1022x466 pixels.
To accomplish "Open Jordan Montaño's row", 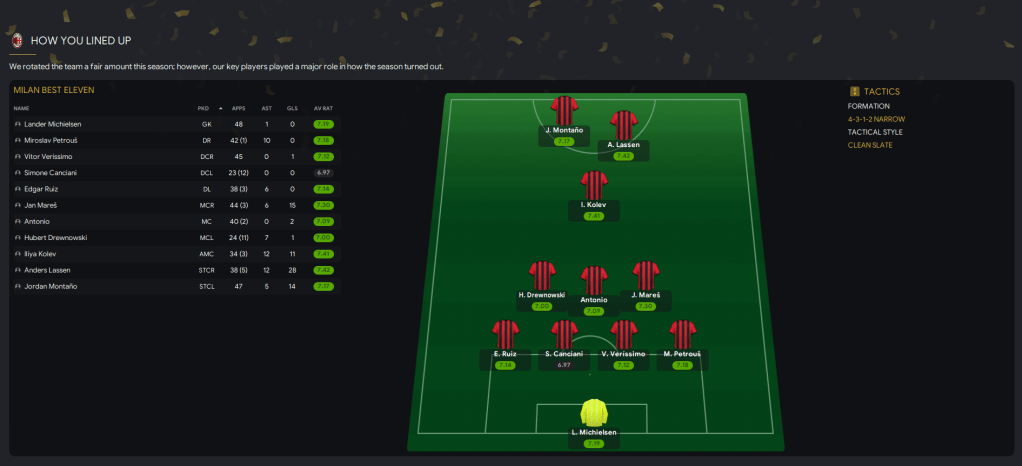I will (x=49, y=287).
